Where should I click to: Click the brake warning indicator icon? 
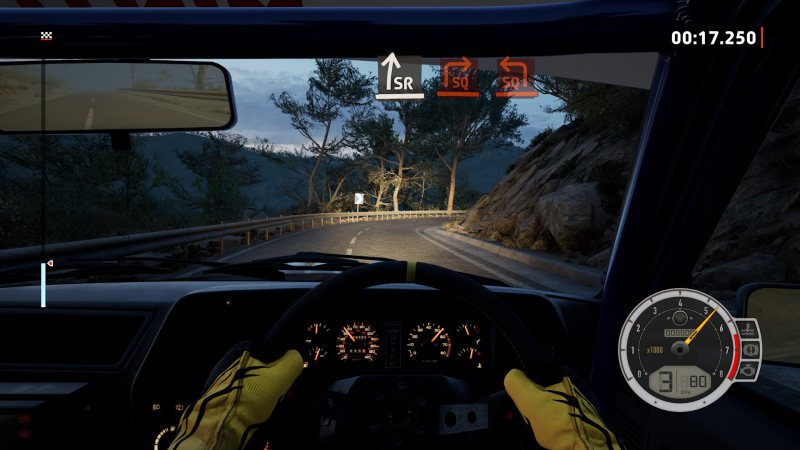[751, 349]
